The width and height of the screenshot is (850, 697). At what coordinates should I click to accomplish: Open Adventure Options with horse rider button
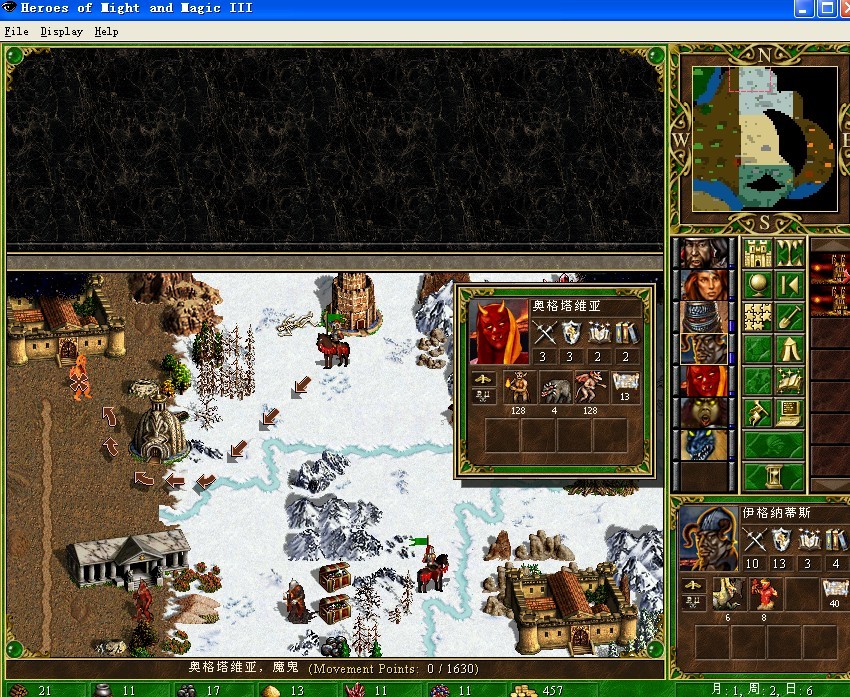pos(756,413)
